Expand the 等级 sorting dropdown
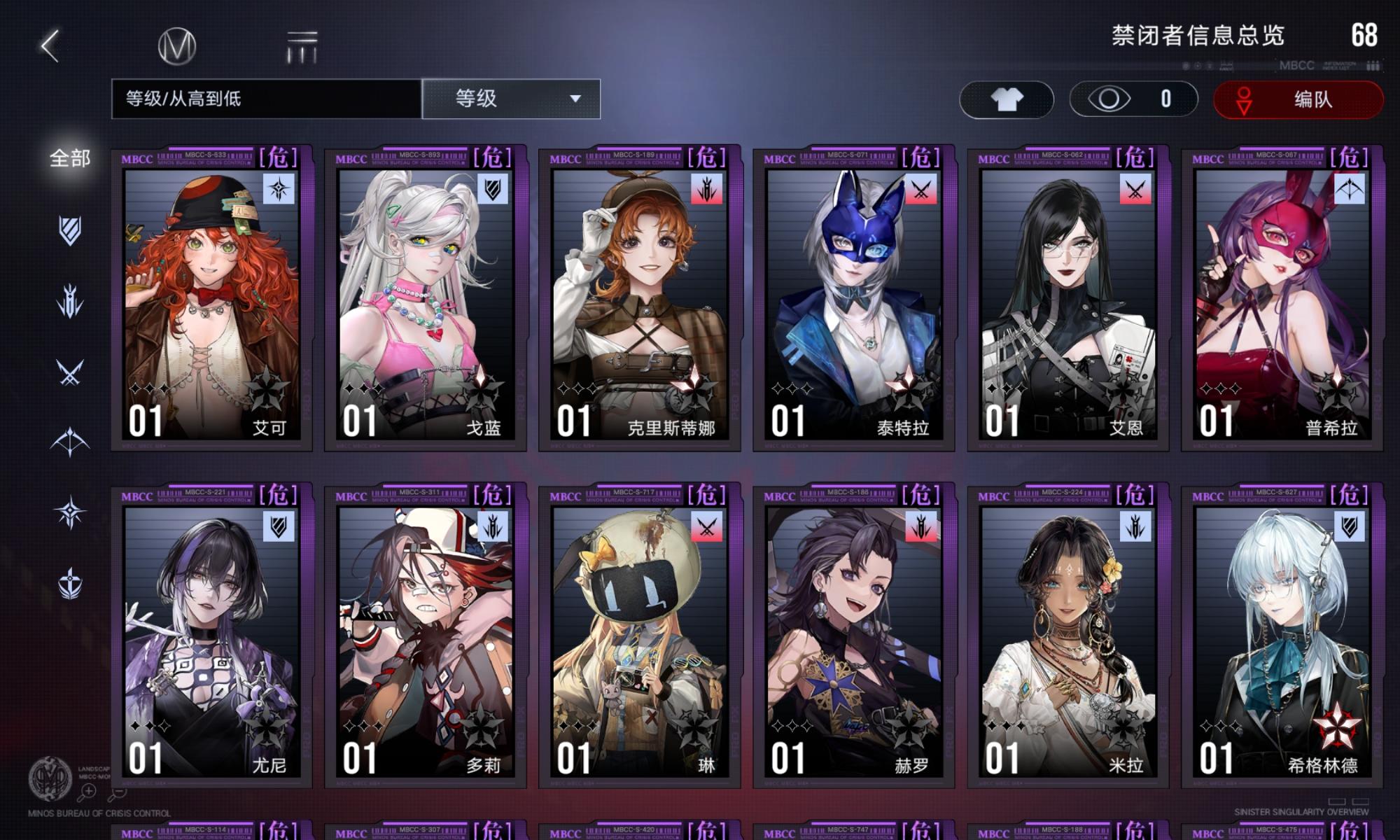 [x=510, y=99]
